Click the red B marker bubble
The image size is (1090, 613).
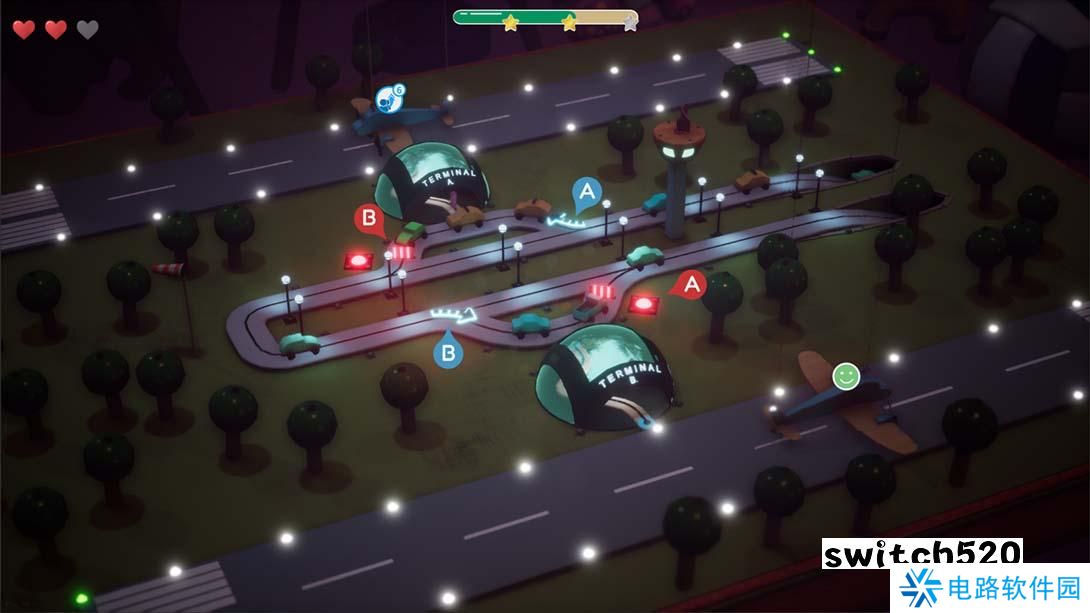pyautogui.click(x=369, y=218)
